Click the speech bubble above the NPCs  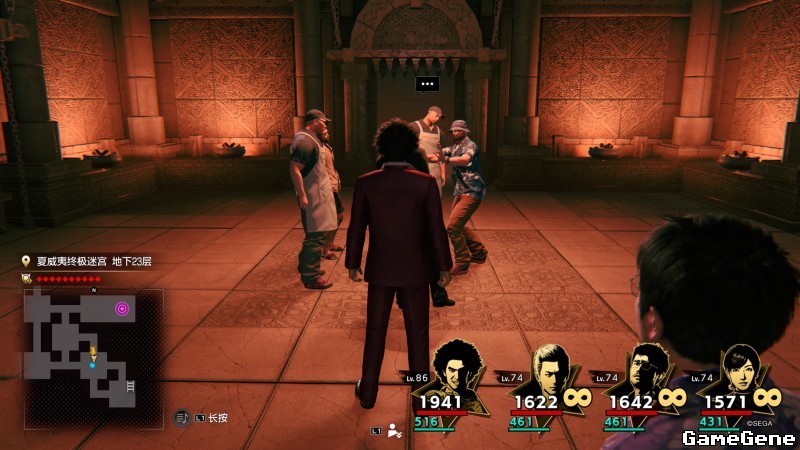[428, 84]
